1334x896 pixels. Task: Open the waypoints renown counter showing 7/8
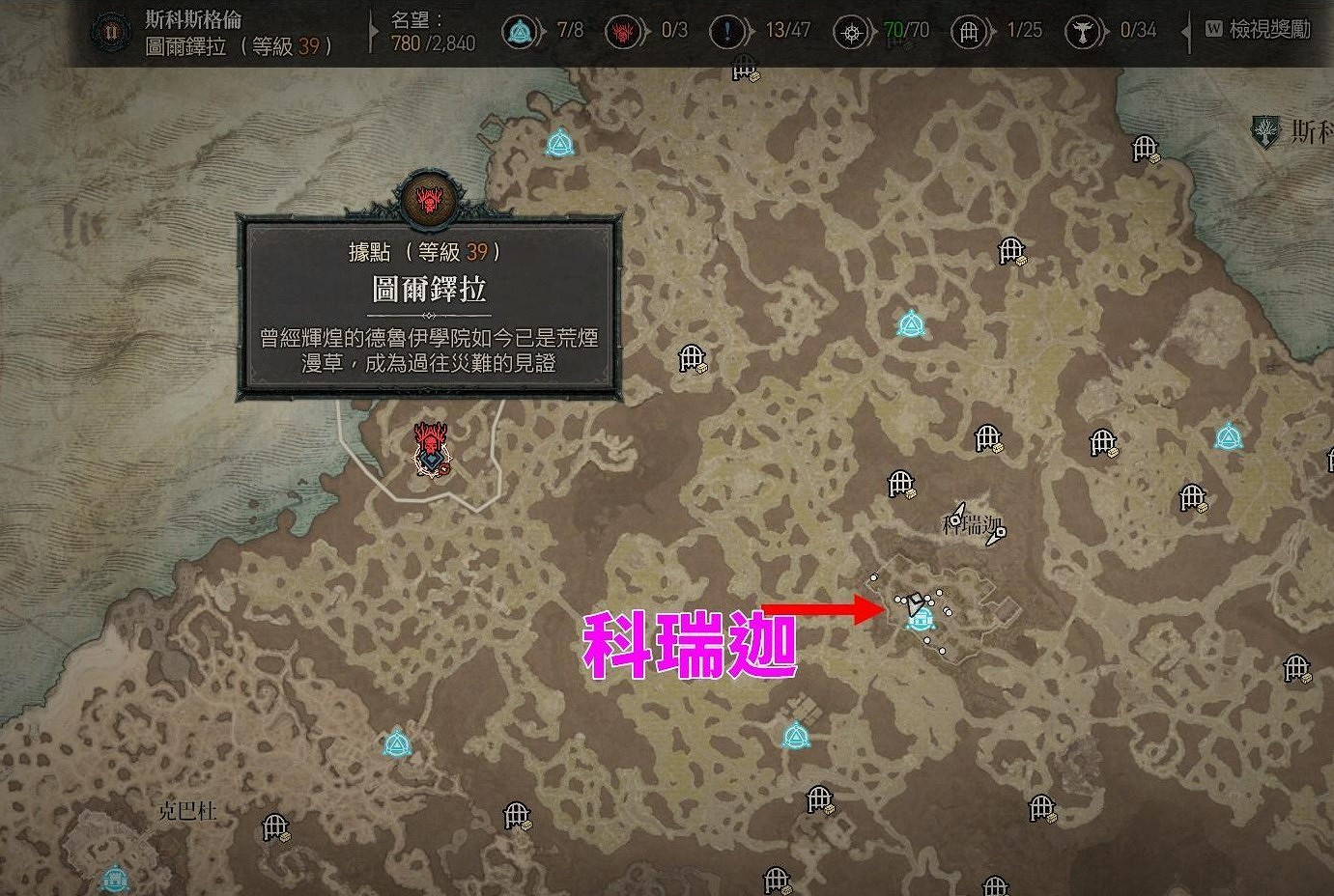[518, 30]
